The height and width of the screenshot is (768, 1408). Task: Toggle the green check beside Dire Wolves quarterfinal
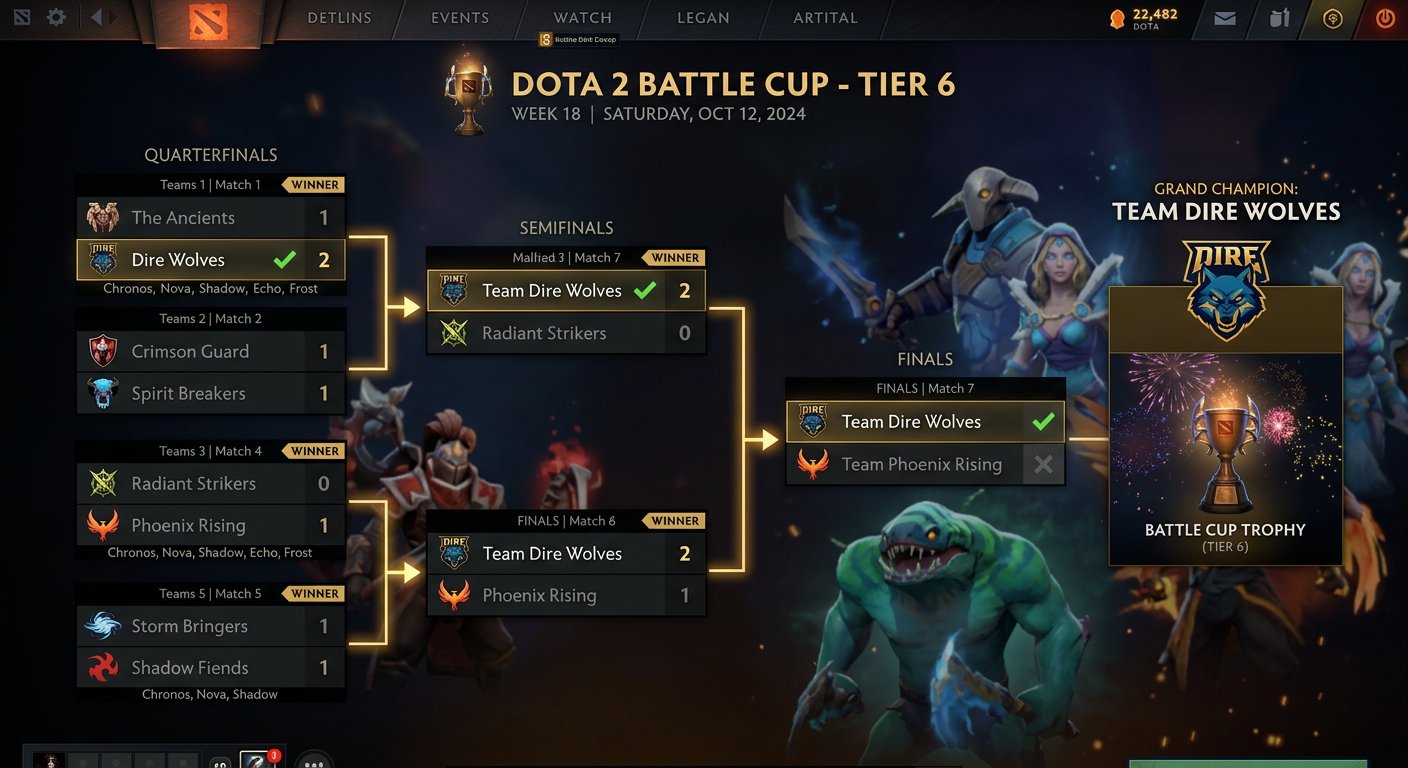[284, 258]
